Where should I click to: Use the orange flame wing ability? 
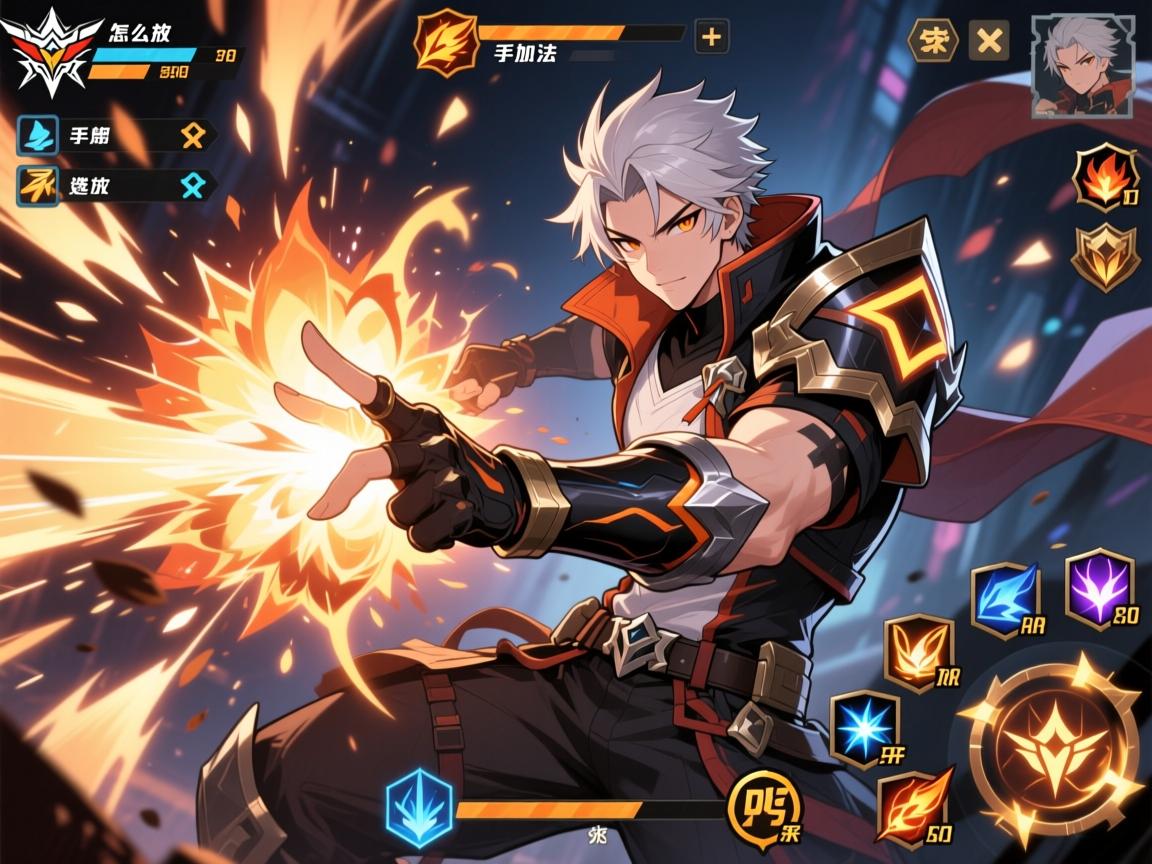918,651
